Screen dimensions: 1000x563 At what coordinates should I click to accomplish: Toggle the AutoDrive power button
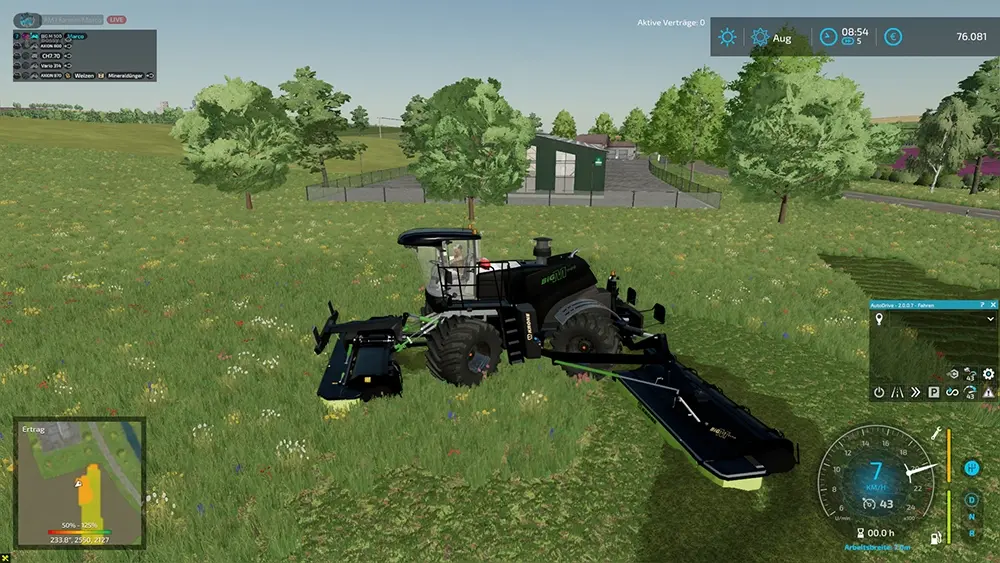pos(878,393)
